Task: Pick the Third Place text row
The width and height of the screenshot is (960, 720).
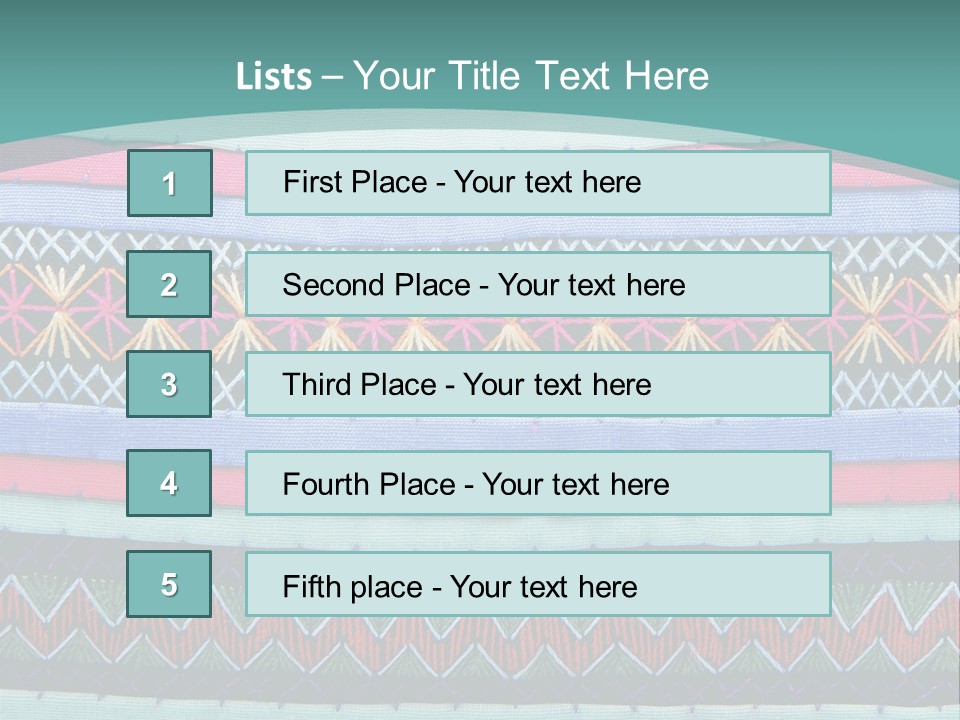Action: click(x=538, y=384)
